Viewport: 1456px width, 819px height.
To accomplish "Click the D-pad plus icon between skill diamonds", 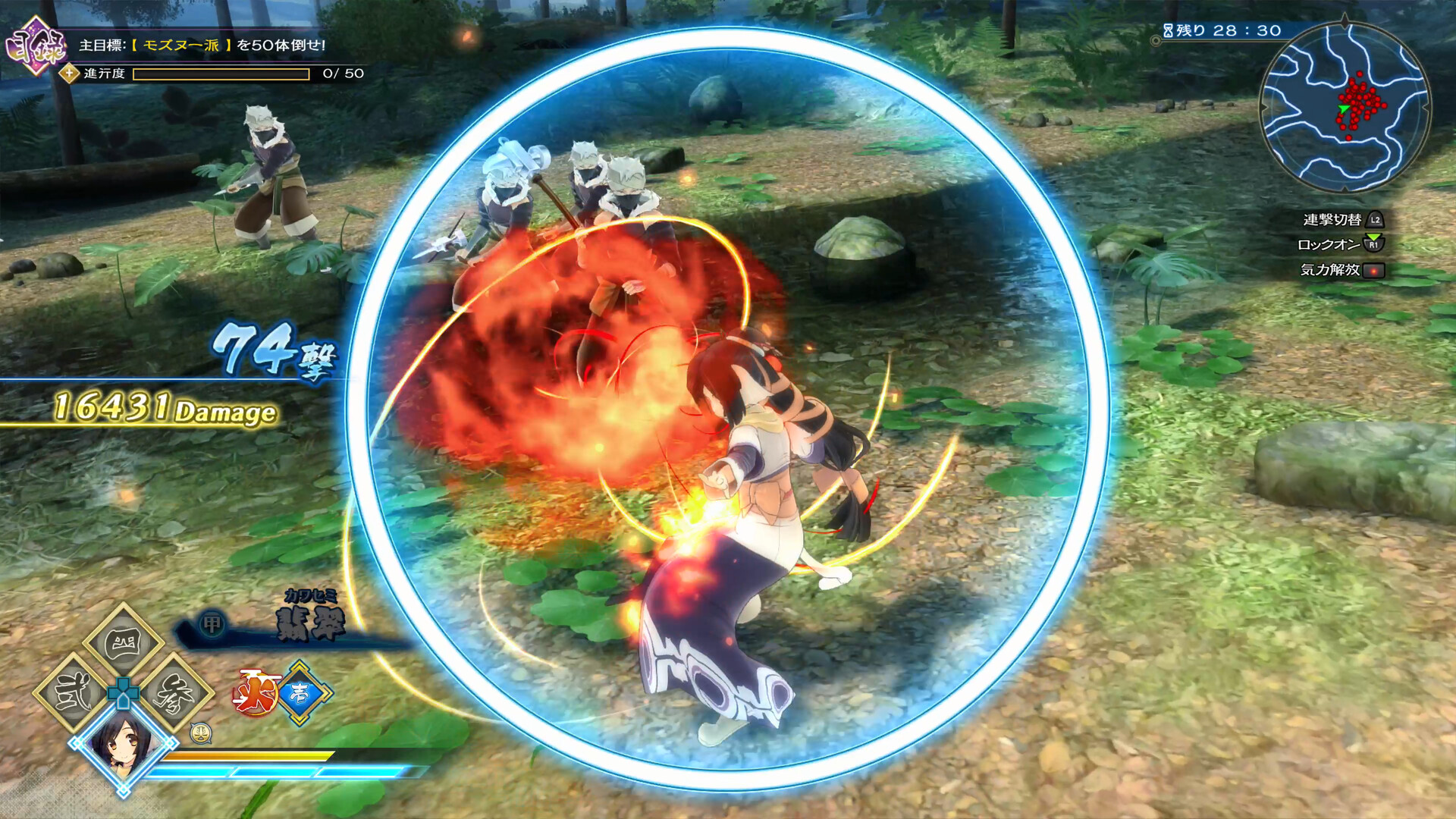I will pos(123,695).
